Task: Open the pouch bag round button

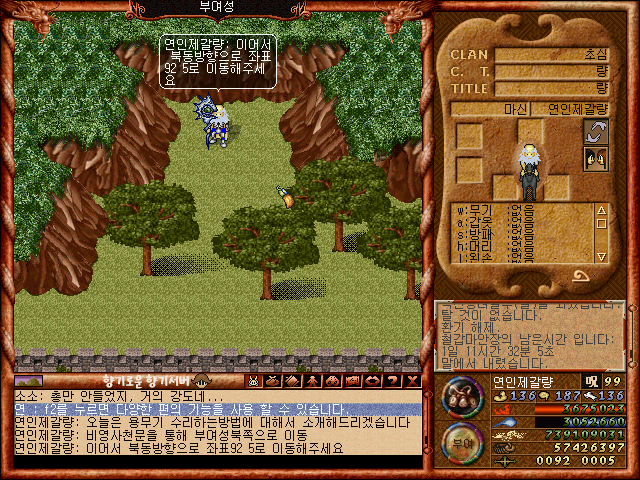Action: (461, 396)
